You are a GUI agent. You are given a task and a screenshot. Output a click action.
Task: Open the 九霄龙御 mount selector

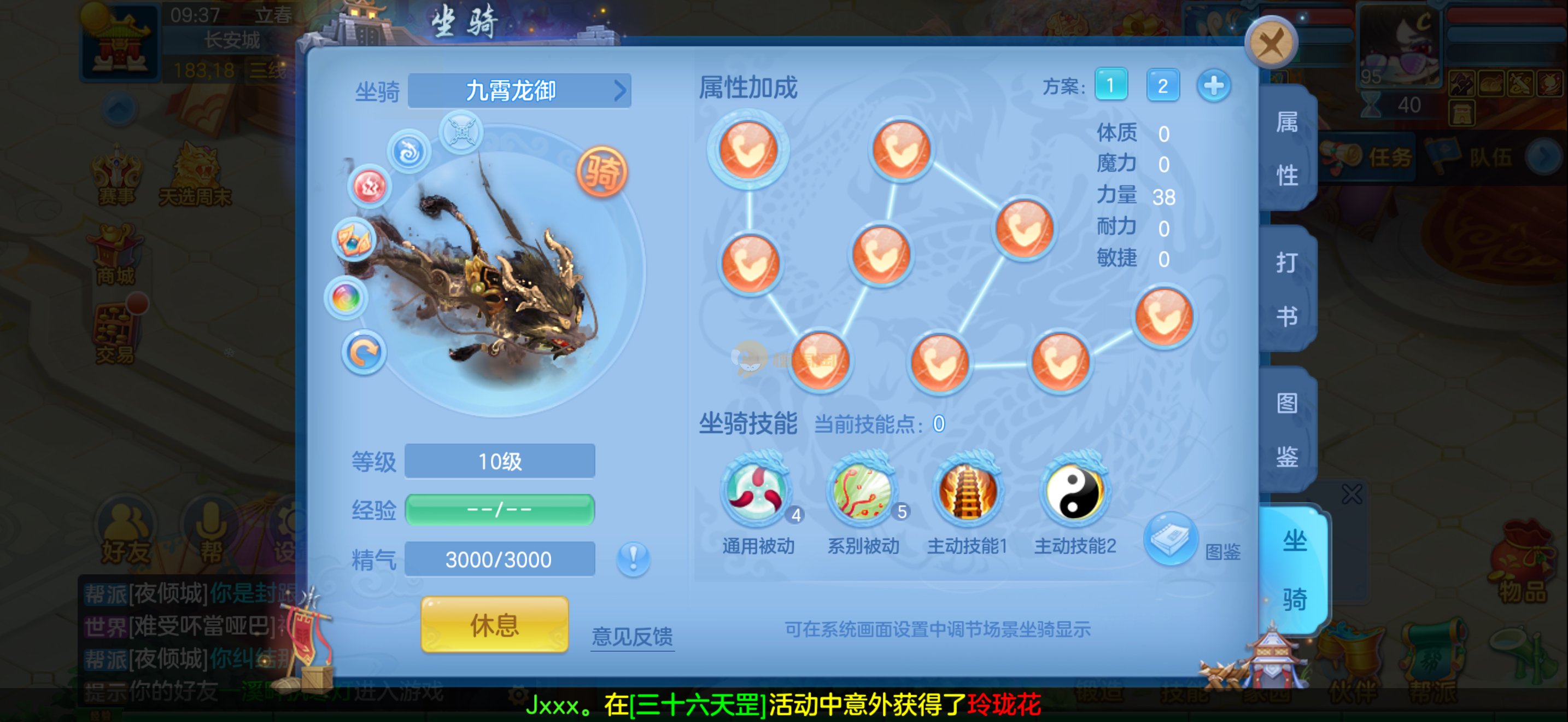[519, 91]
